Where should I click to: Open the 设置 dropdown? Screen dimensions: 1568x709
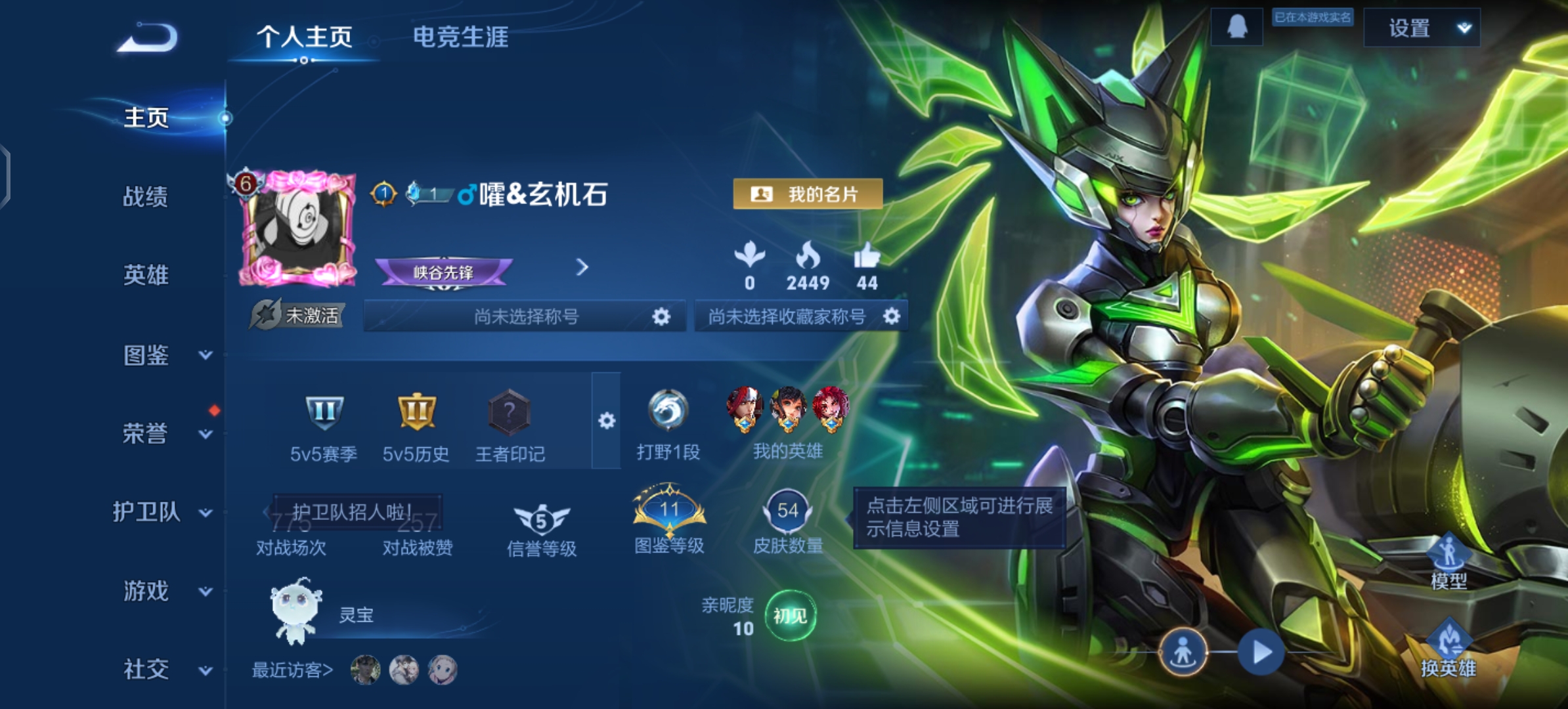pyautogui.click(x=1422, y=28)
